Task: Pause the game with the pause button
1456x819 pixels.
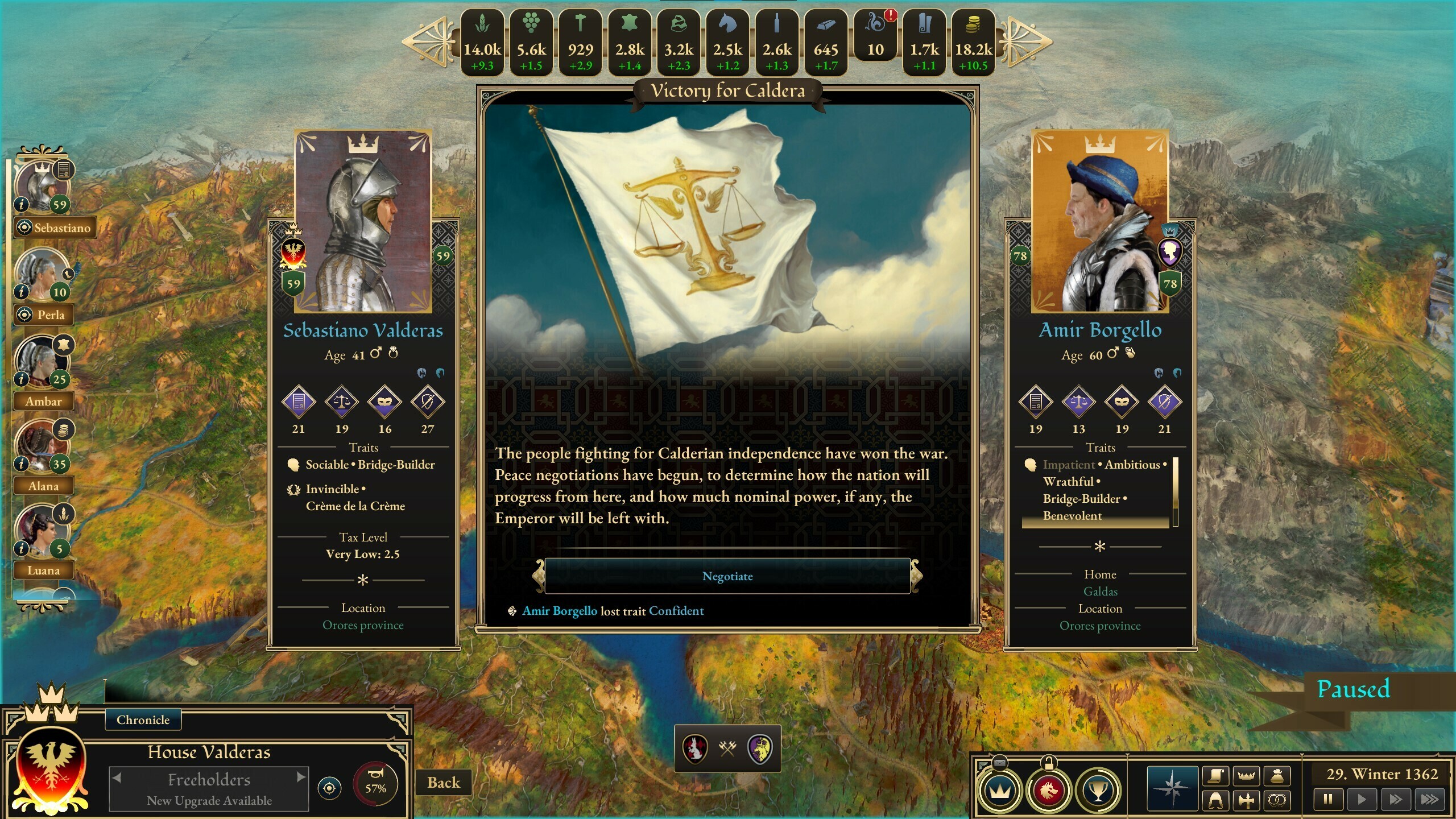Action: tap(1328, 799)
